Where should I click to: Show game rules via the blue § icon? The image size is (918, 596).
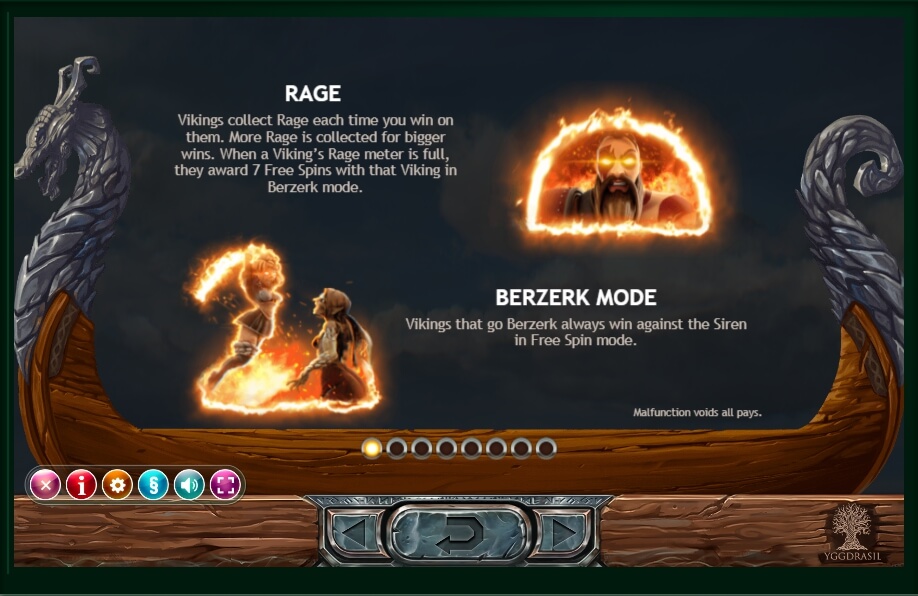[x=153, y=486]
